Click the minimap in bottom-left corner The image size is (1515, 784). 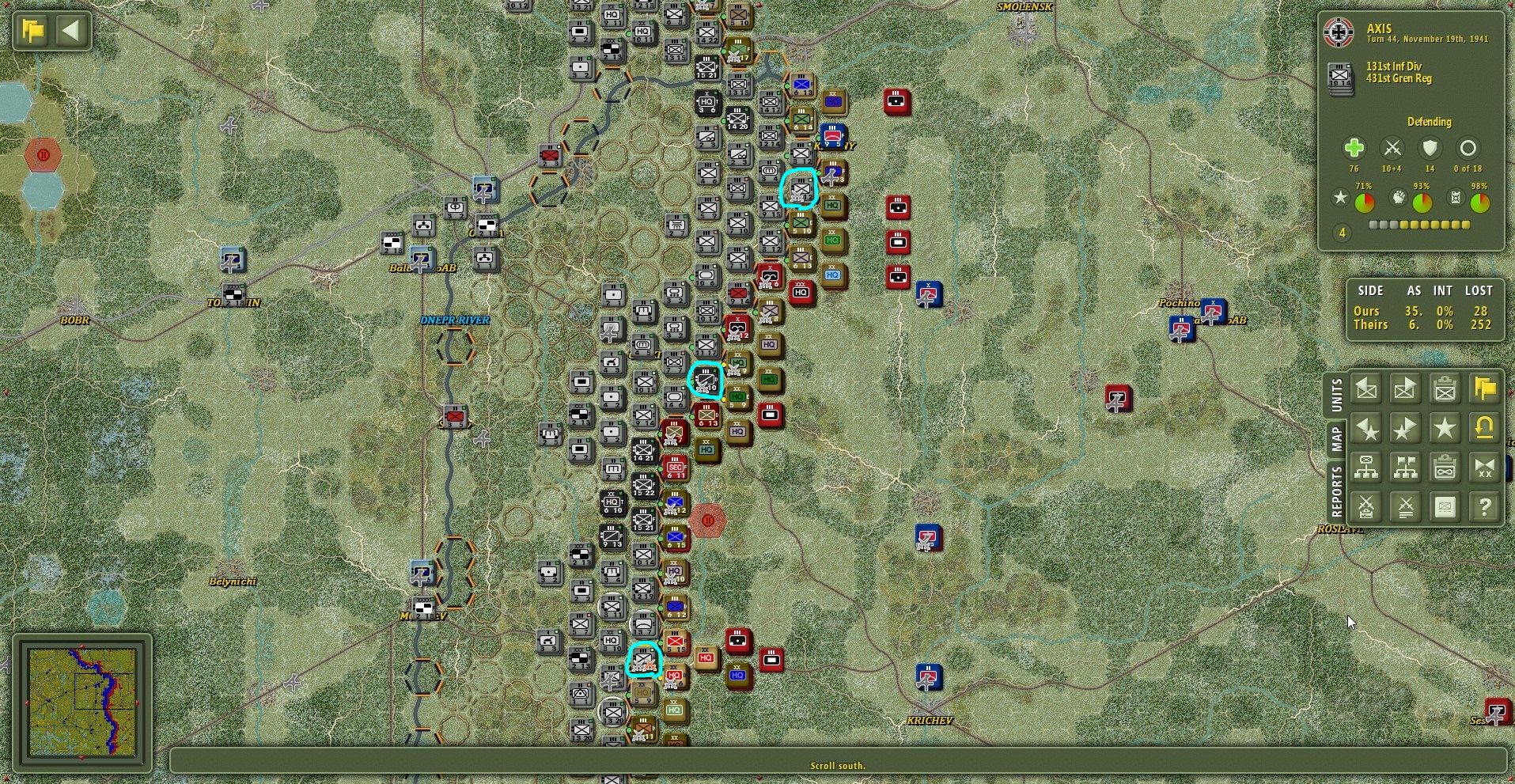click(81, 701)
